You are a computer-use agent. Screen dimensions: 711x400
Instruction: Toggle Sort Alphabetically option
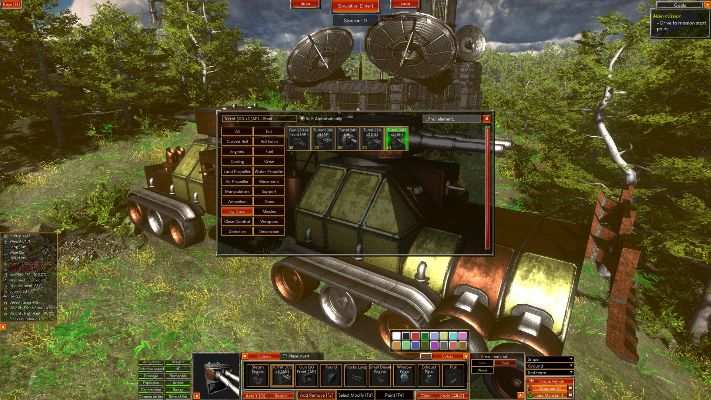pos(304,118)
